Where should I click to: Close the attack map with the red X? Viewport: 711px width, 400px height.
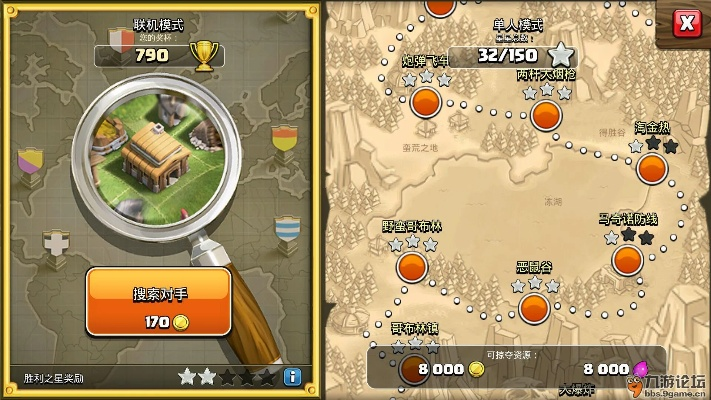coord(685,23)
